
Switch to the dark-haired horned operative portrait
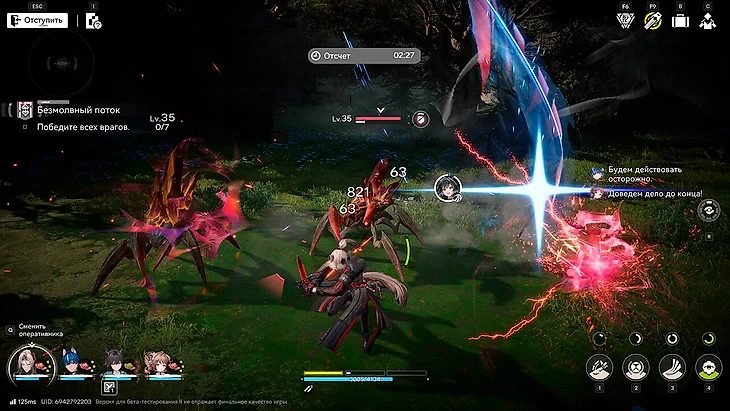point(115,362)
